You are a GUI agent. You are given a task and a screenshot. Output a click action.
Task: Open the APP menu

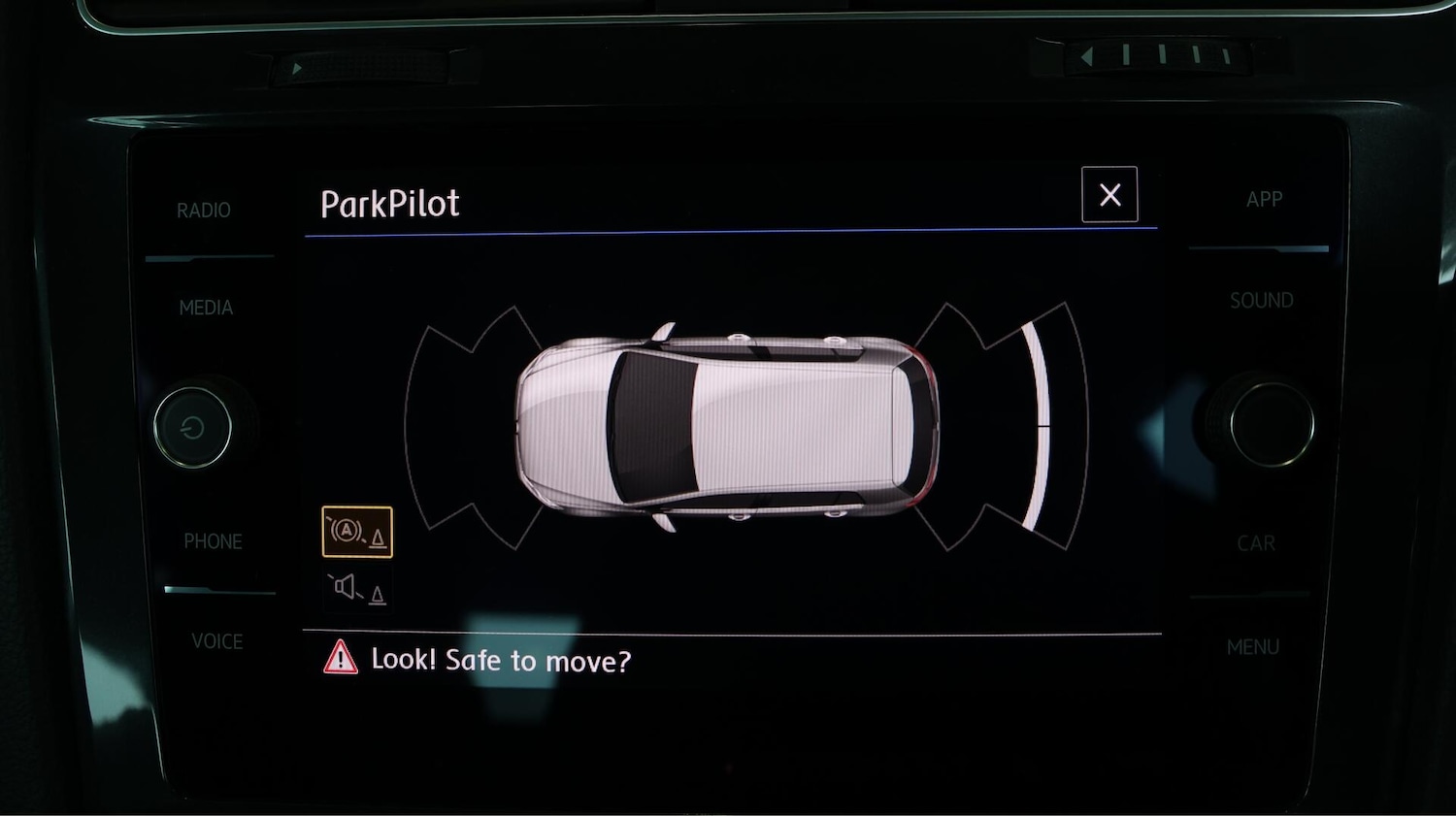tap(1264, 200)
